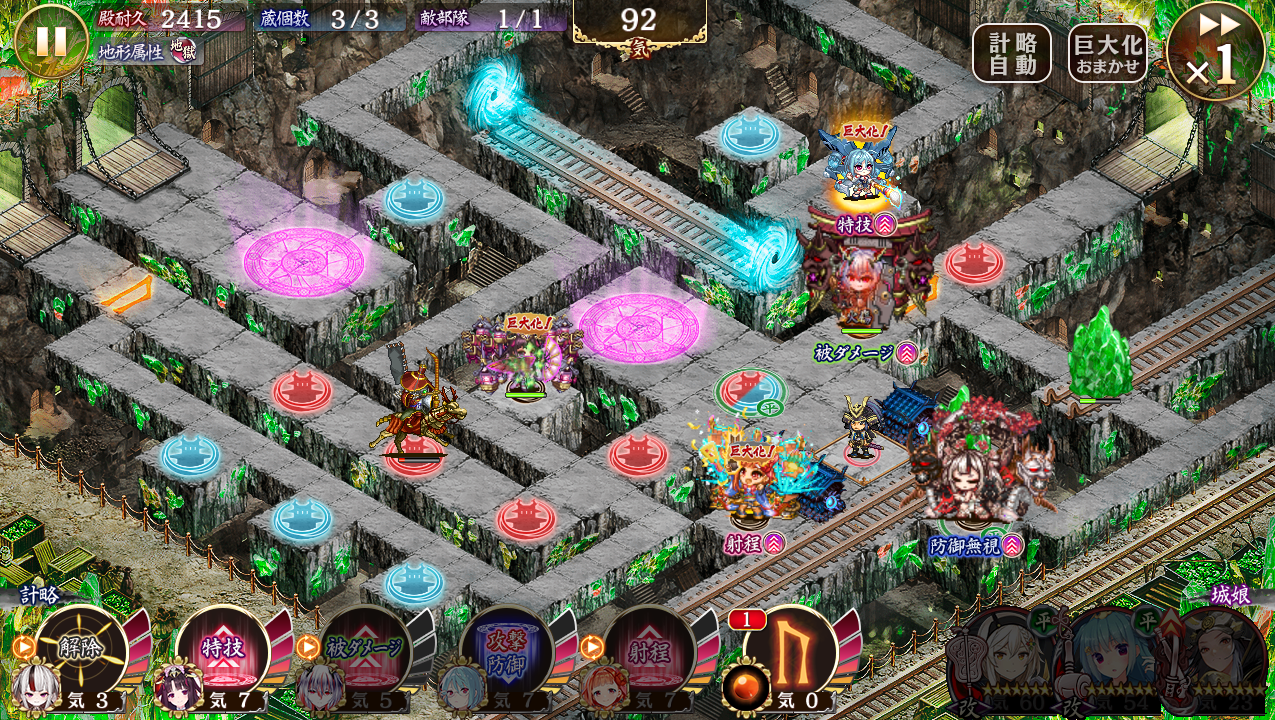Select the white-haired castle girl costing 60 ki

coord(1000,660)
